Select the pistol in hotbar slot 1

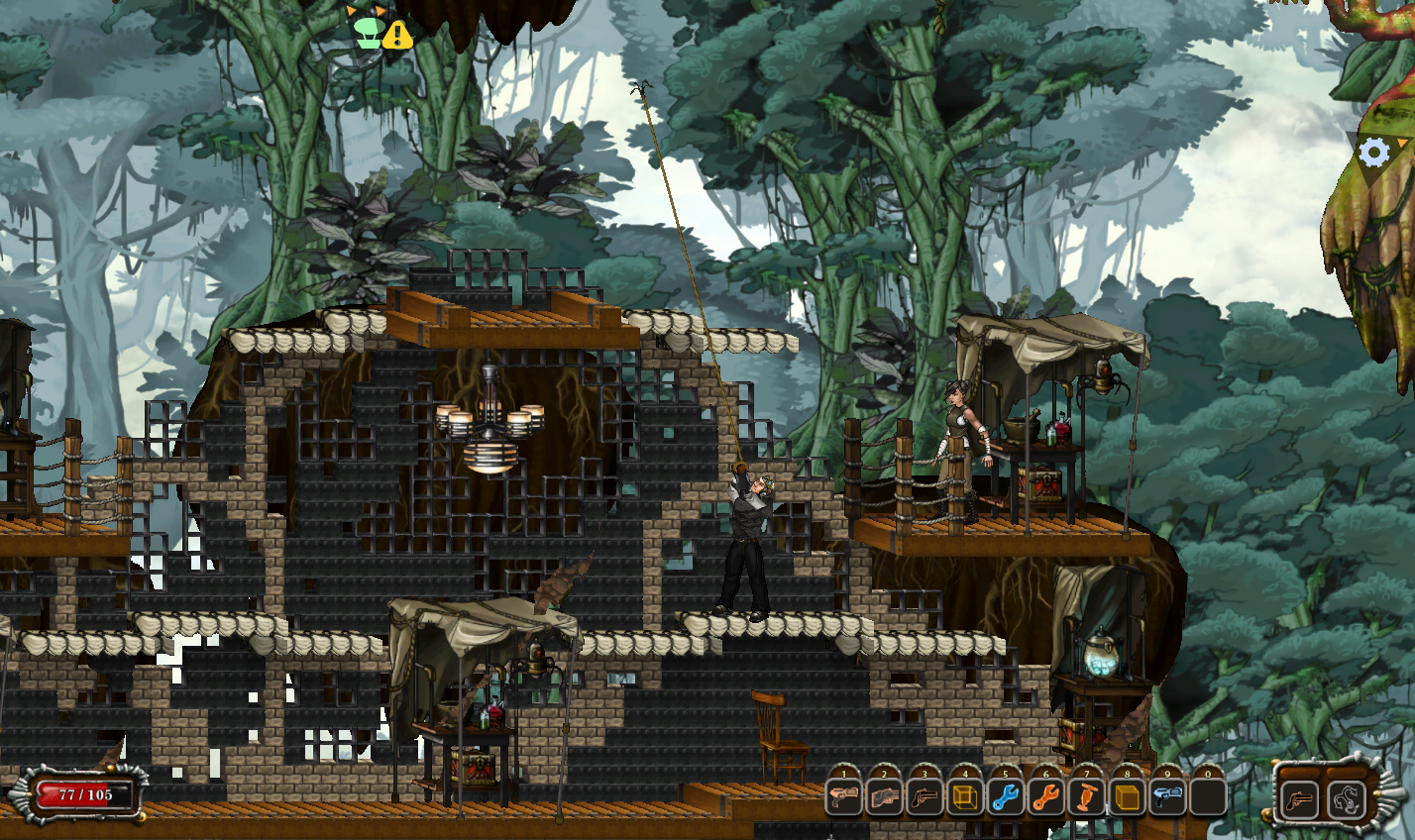pos(844,797)
